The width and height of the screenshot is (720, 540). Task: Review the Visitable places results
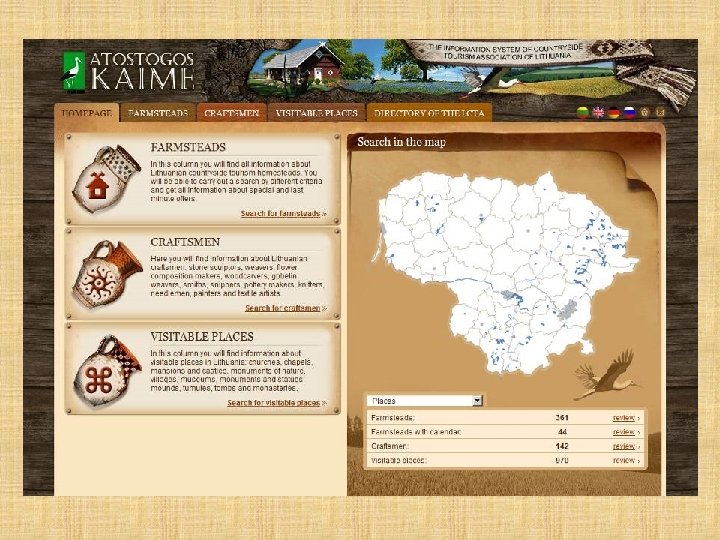pos(626,461)
